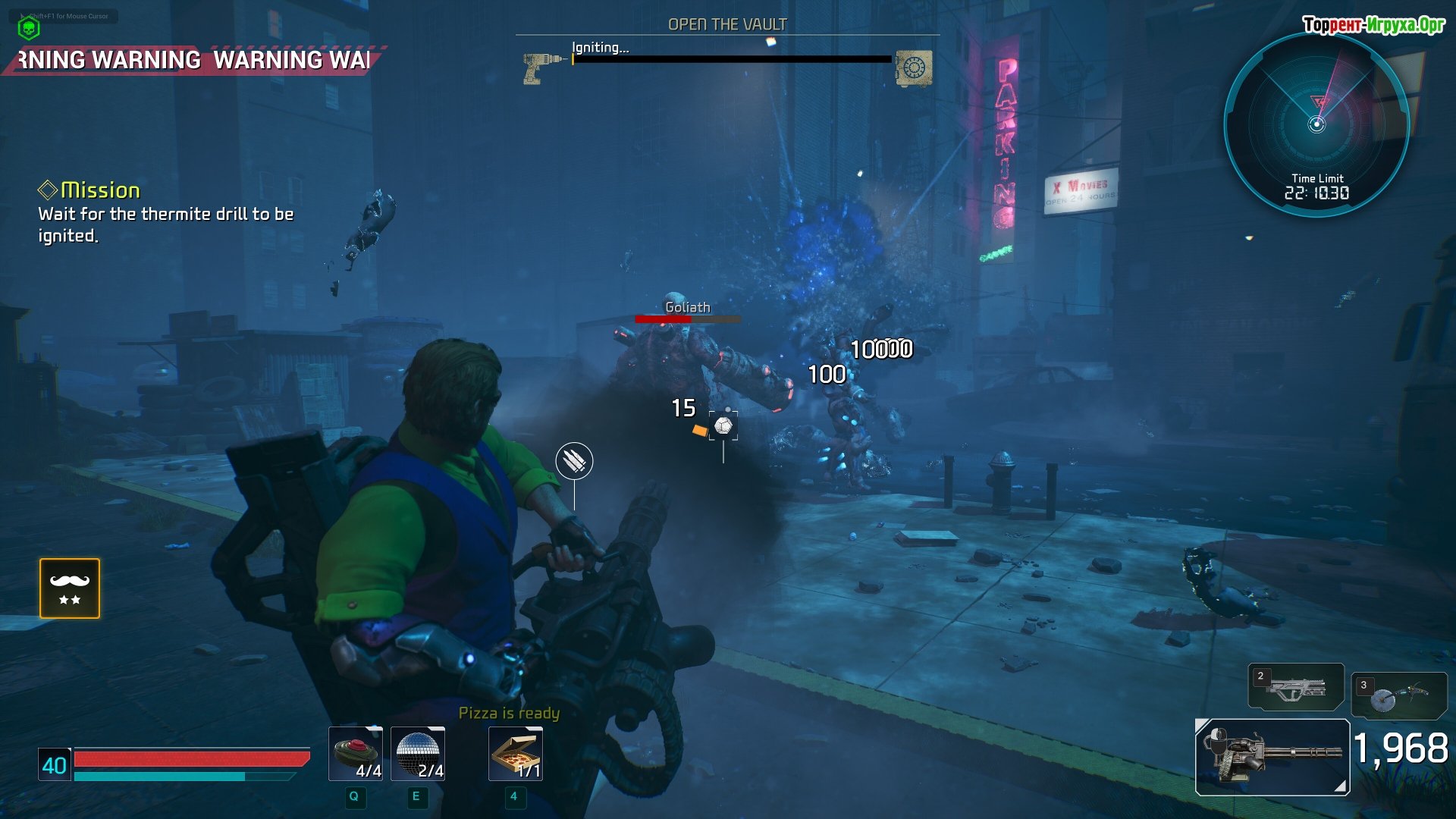This screenshot has height=819, width=1456.
Task: Switch to the rifle in slot 2
Action: (1295, 687)
